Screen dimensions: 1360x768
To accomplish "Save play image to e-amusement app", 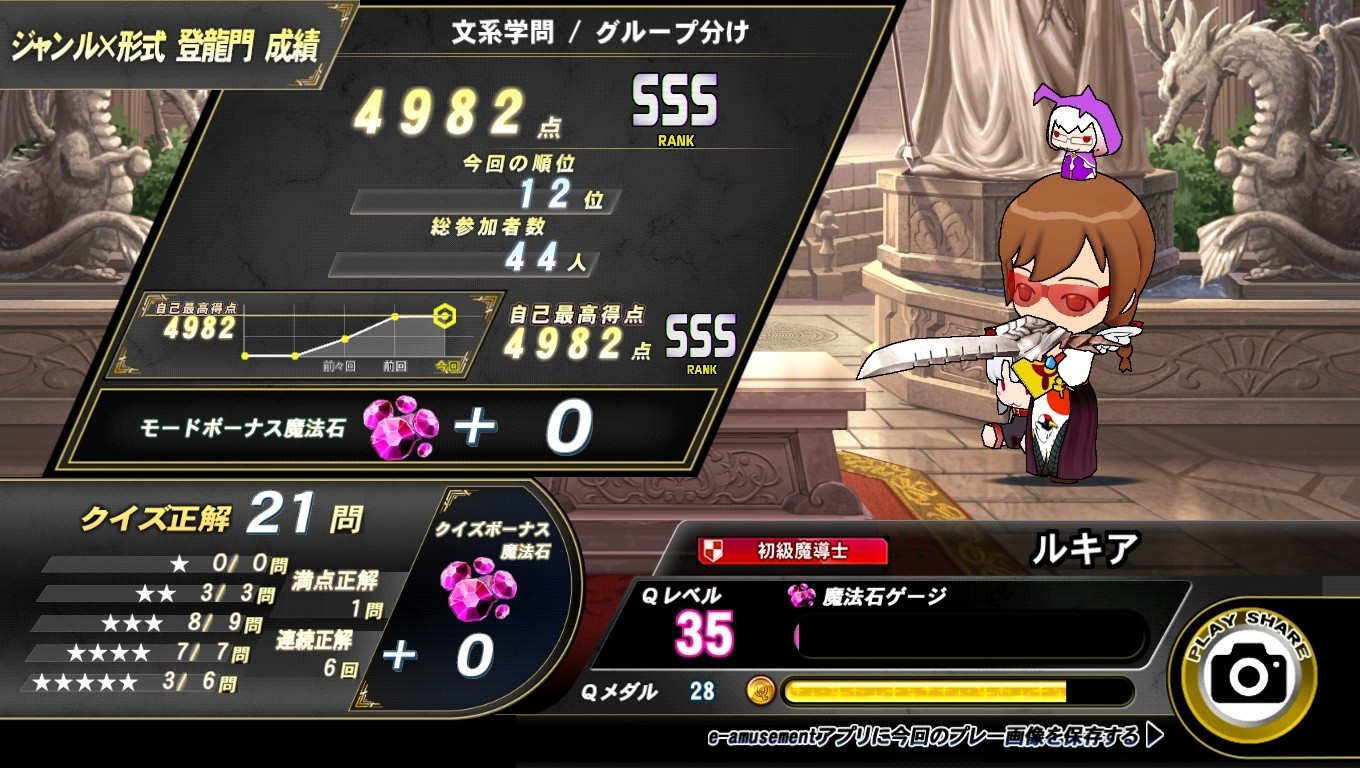I will point(934,738).
